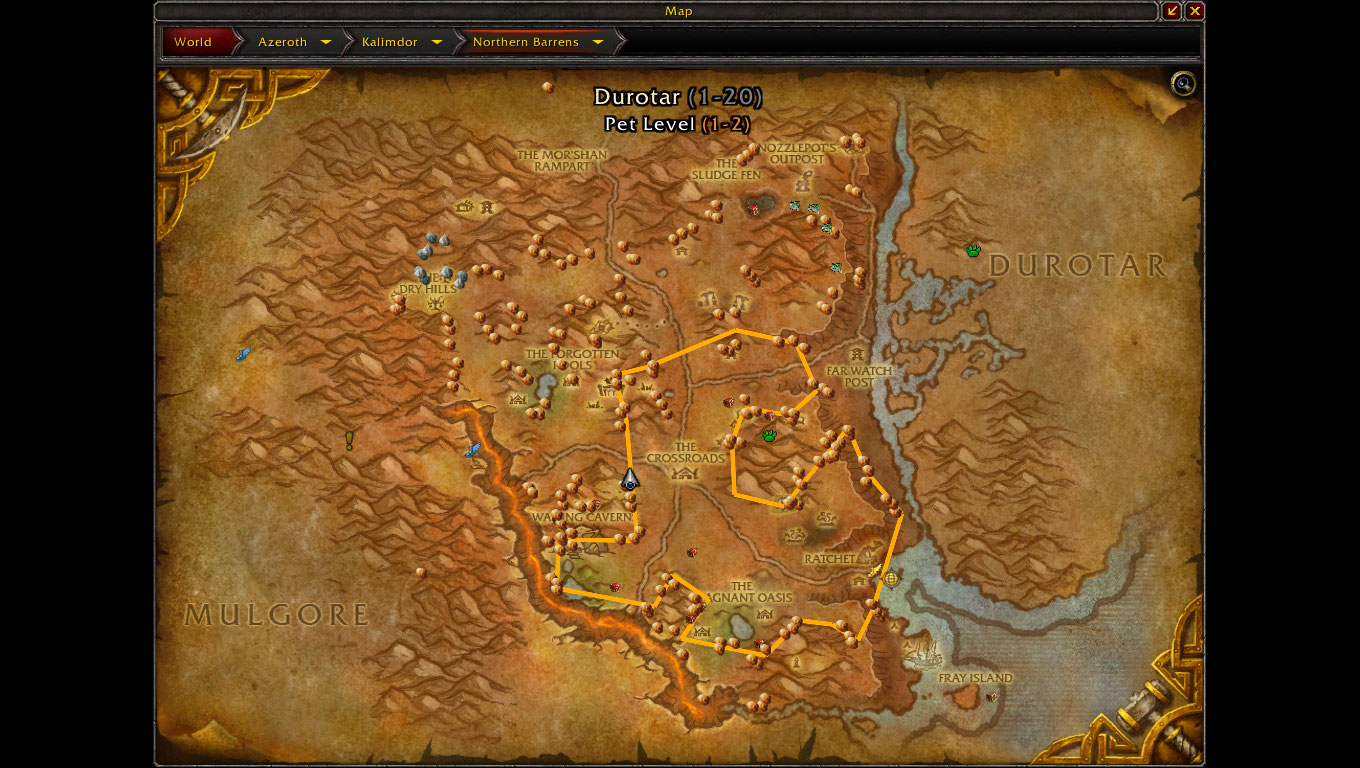Select the Northern Barrens breadcrumb
The image size is (1360, 768).
click(525, 42)
